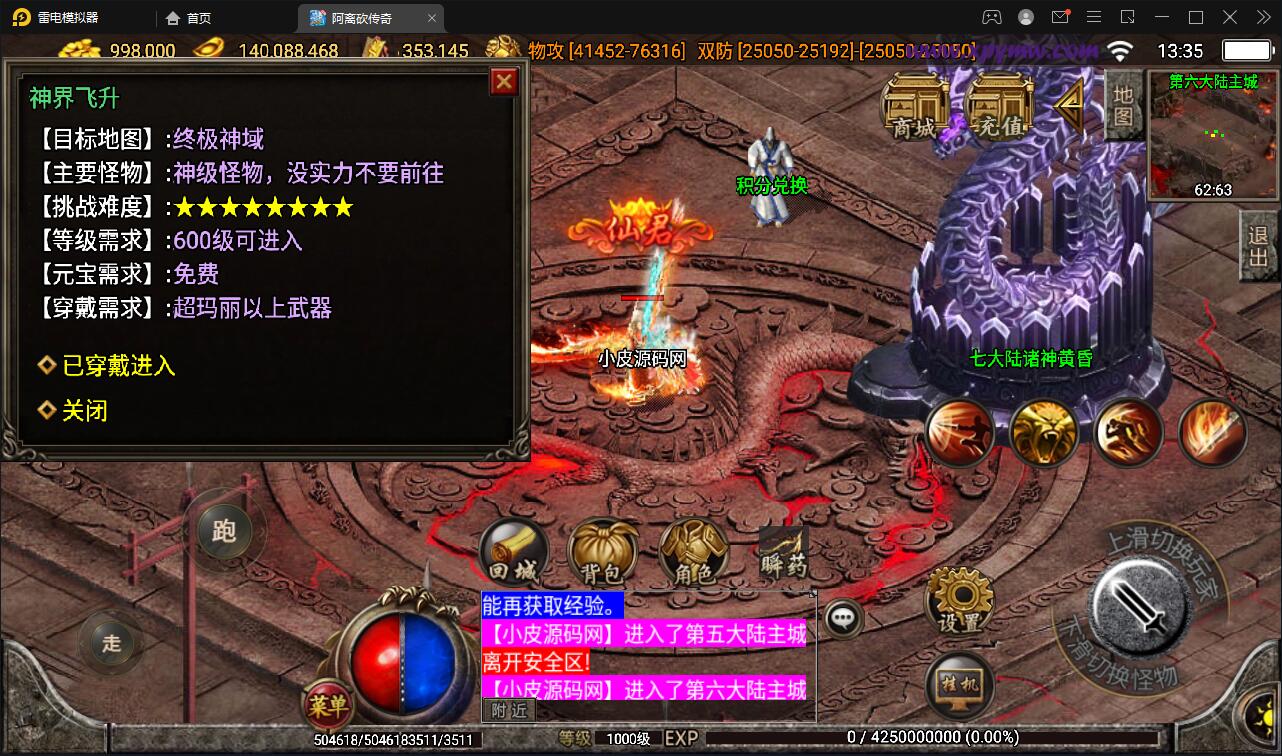Switch to the 首页 home tab
The image size is (1282, 756).
(185, 17)
